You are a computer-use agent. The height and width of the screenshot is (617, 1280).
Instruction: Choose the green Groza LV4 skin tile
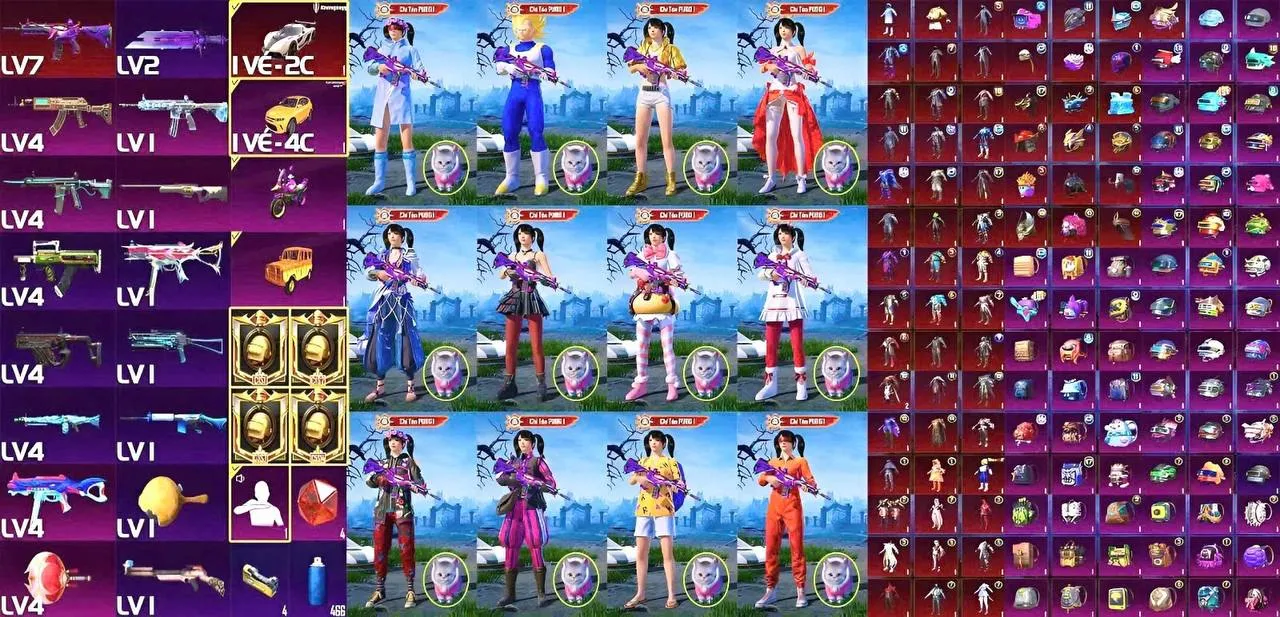click(x=57, y=268)
